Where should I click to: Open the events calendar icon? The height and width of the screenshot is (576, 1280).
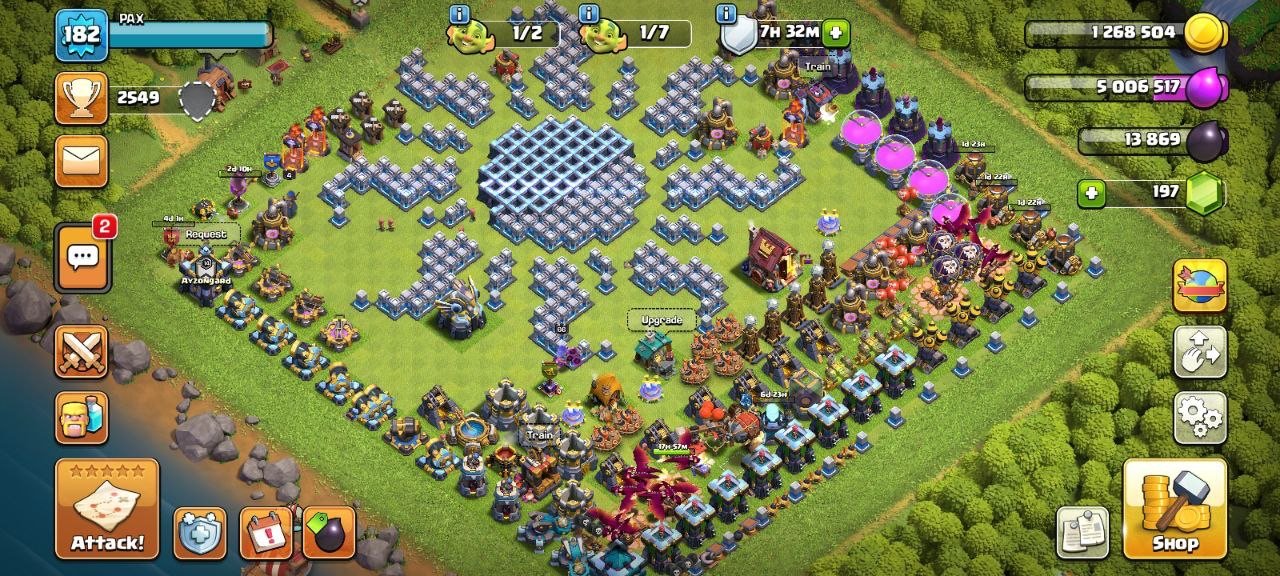(x=266, y=533)
